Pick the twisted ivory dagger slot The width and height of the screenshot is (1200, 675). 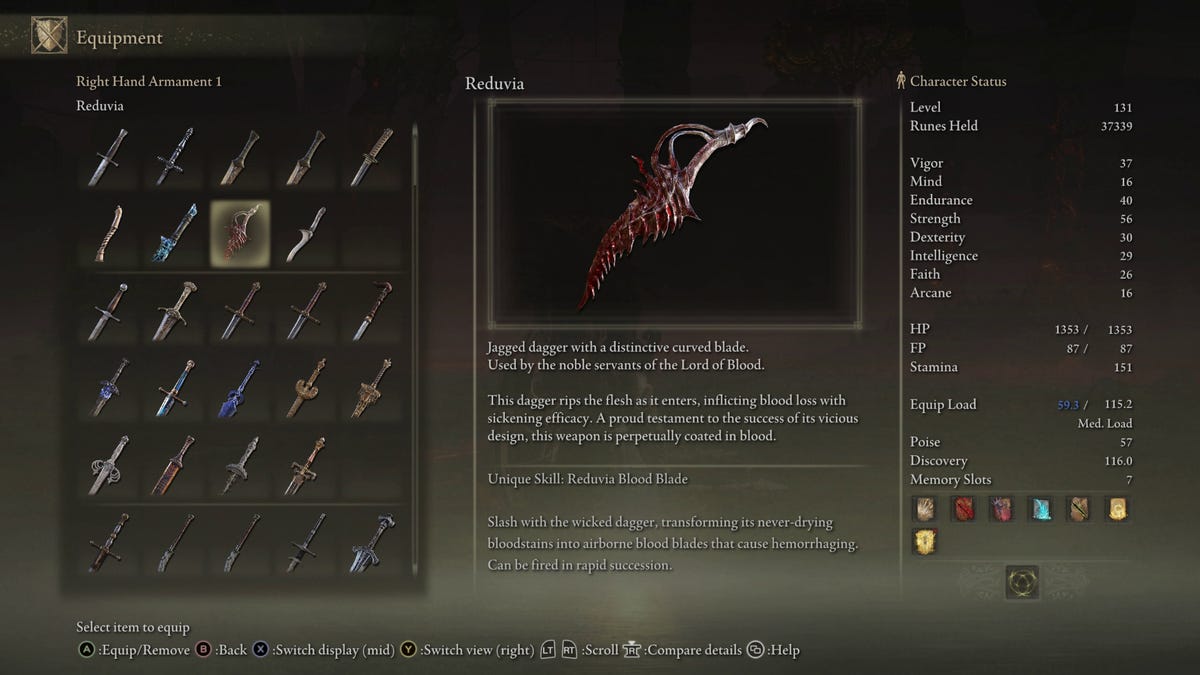click(x=108, y=233)
